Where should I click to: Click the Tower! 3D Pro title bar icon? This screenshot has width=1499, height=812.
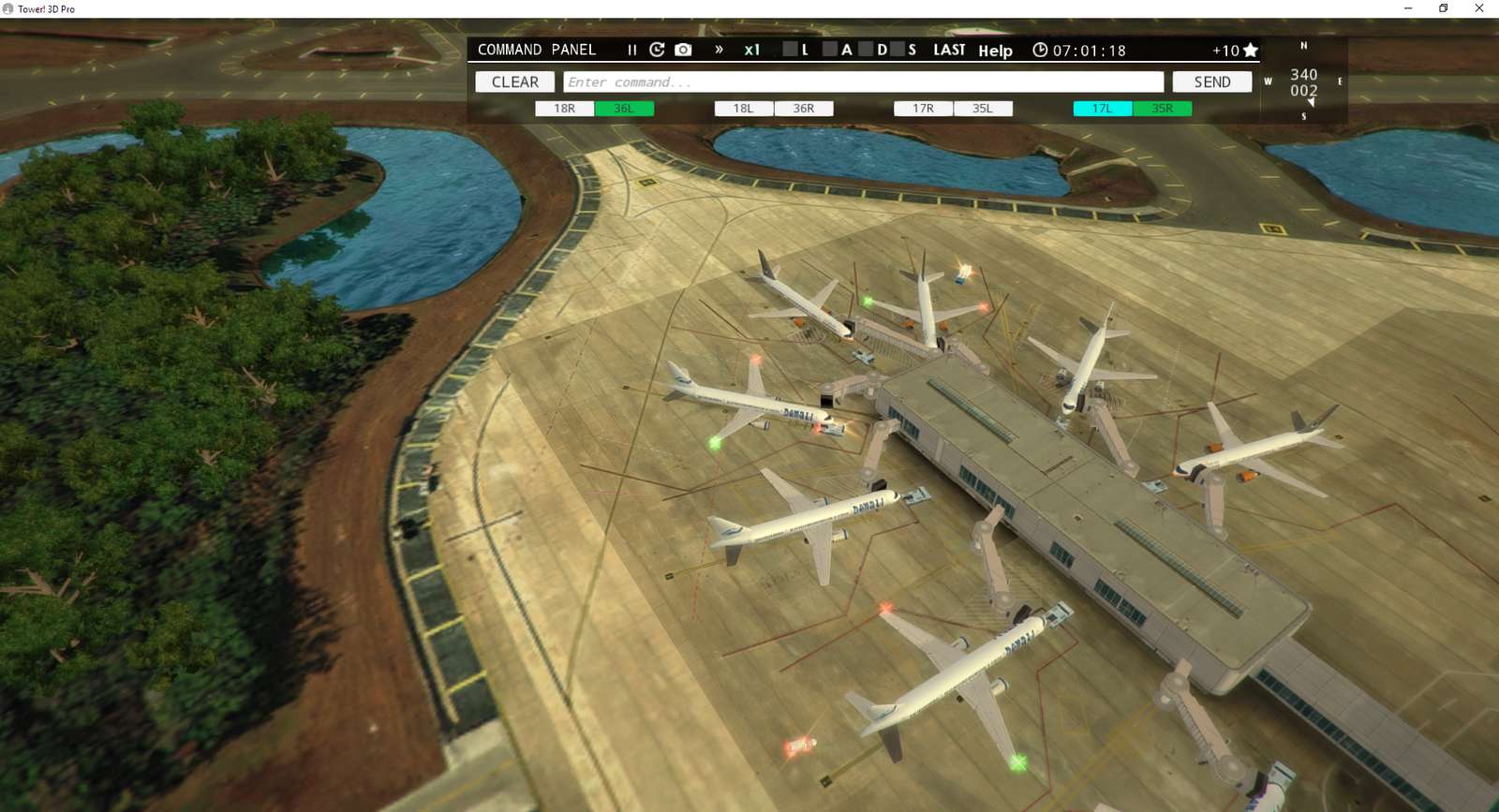[9, 8]
